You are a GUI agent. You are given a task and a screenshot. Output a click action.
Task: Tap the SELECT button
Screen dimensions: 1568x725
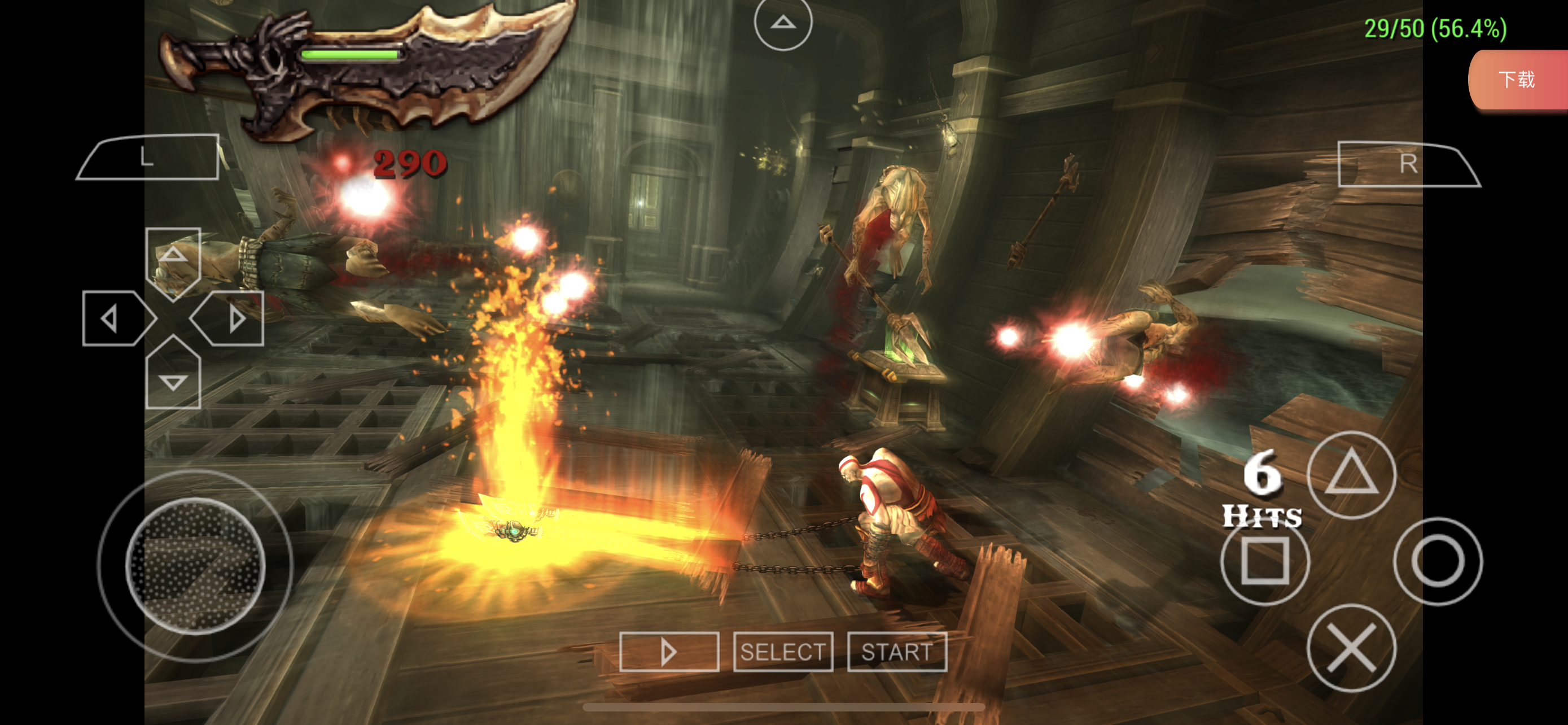(783, 652)
